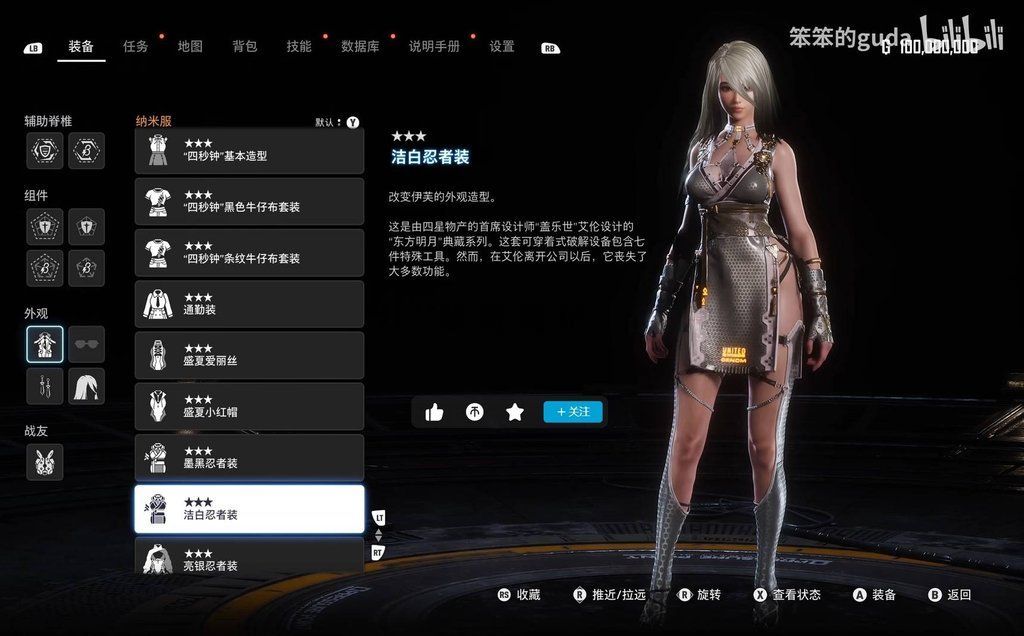
Task: Select the 背包 tab
Action: click(x=244, y=46)
